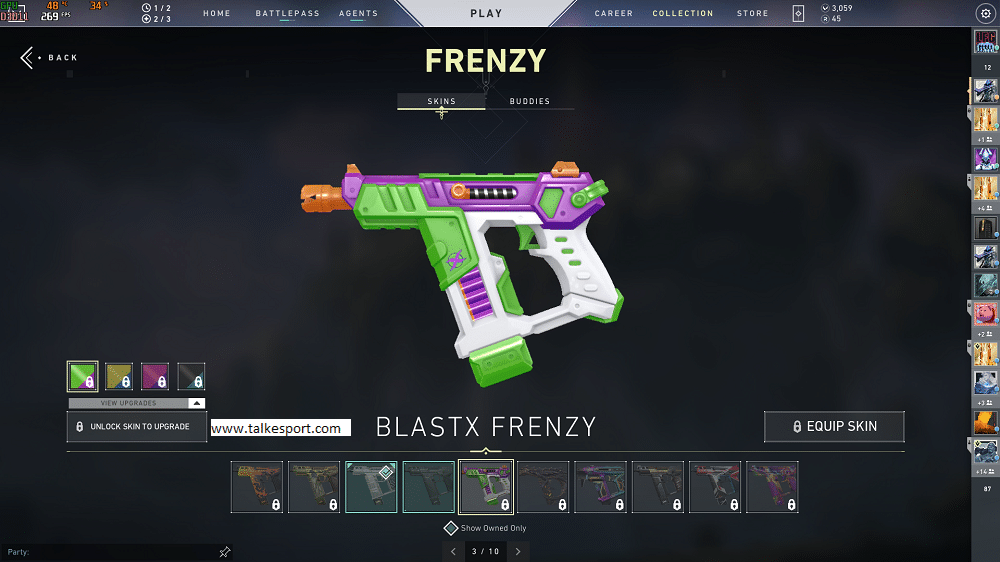This screenshot has height=562, width=1000.
Task: Open the Career menu
Action: pyautogui.click(x=614, y=14)
